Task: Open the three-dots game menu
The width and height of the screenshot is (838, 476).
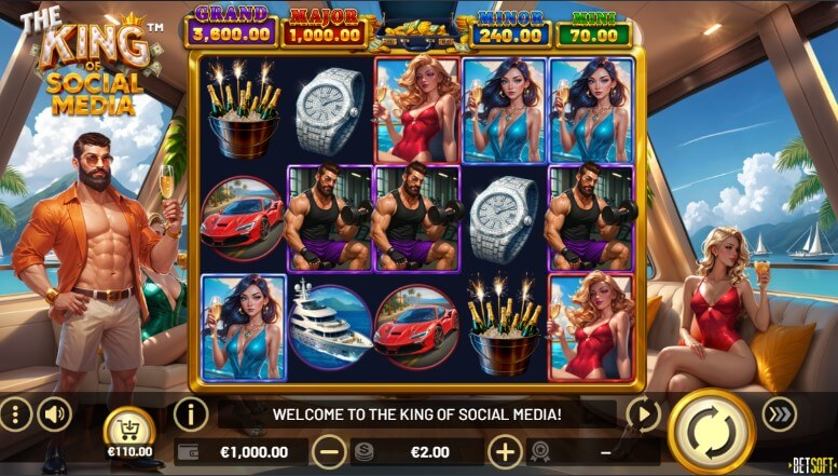Action: (15, 413)
